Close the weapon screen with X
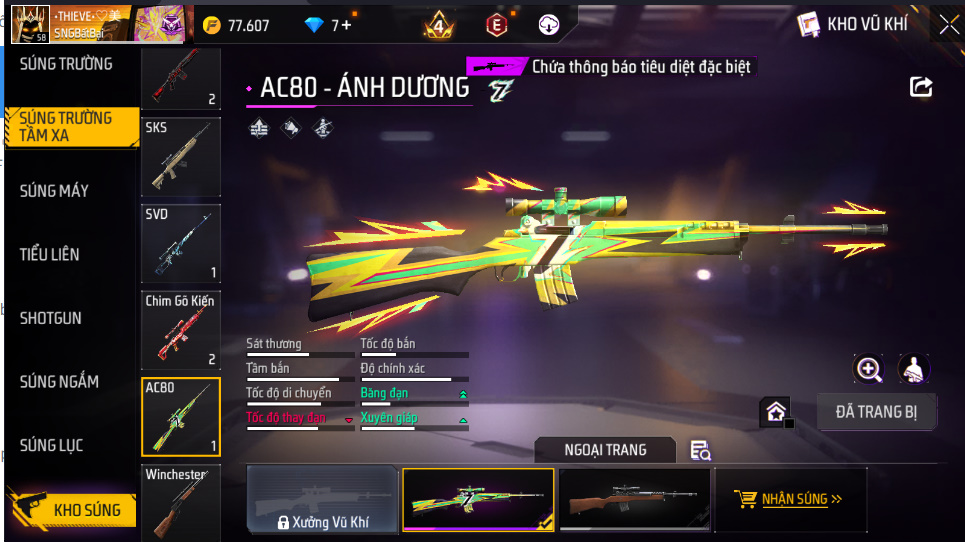This screenshot has width=965, height=542. tap(948, 25)
